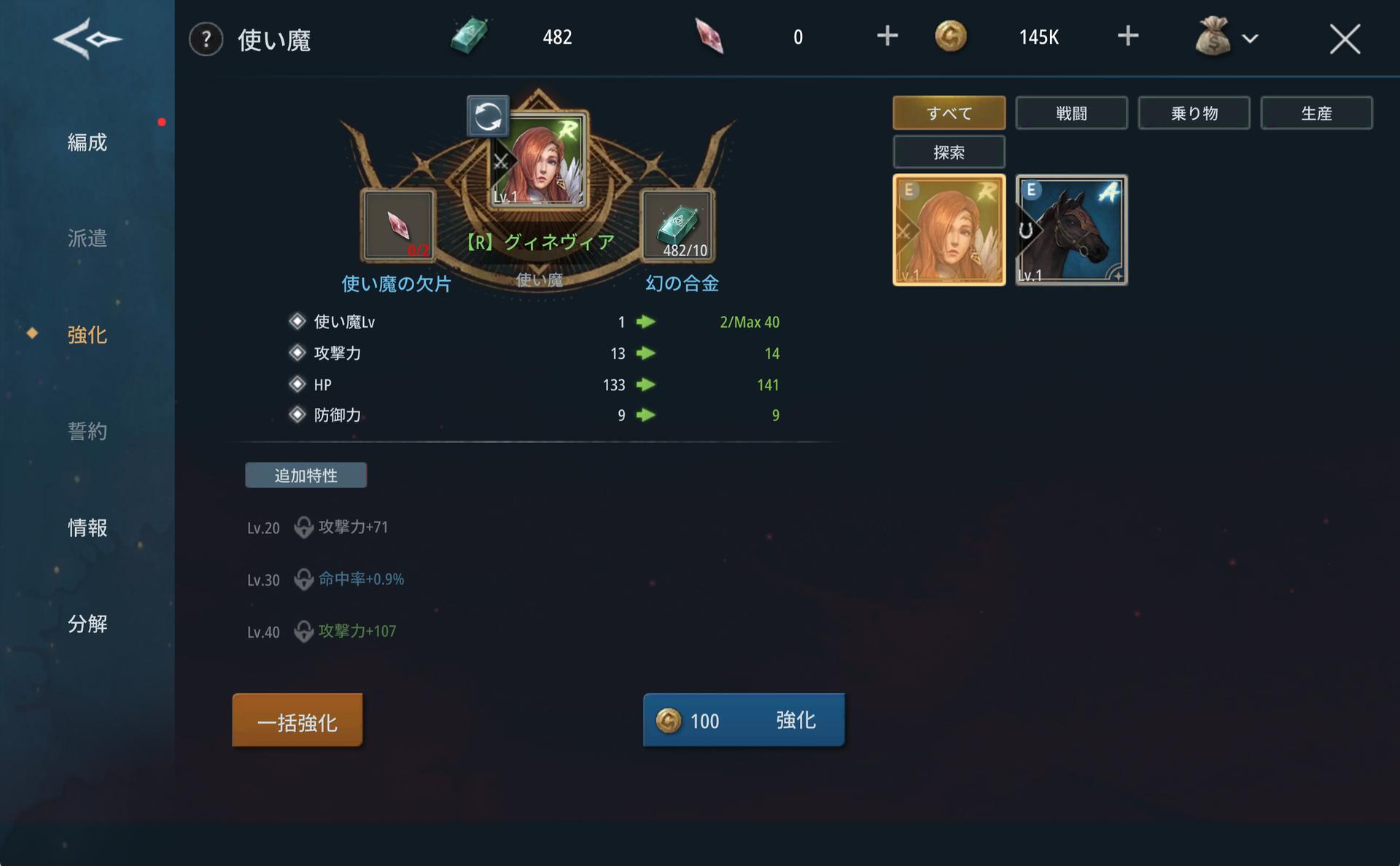Open the help question mark
The width and height of the screenshot is (1400, 866).
[x=206, y=39]
